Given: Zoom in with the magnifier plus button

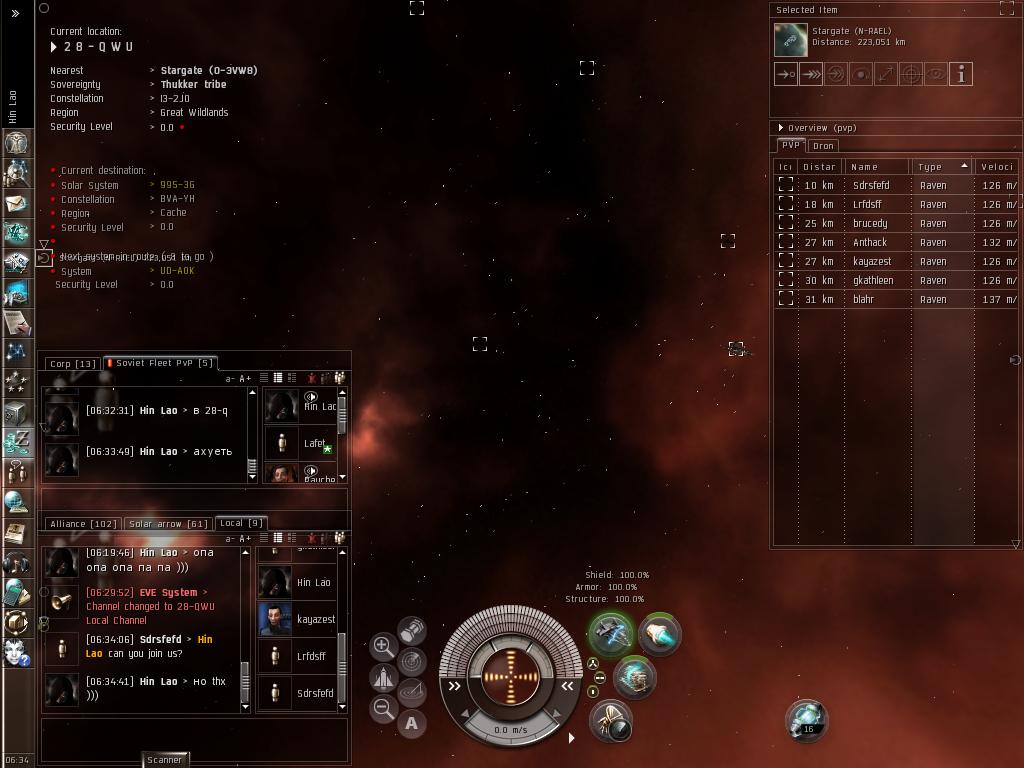Looking at the screenshot, I should tap(383, 646).
